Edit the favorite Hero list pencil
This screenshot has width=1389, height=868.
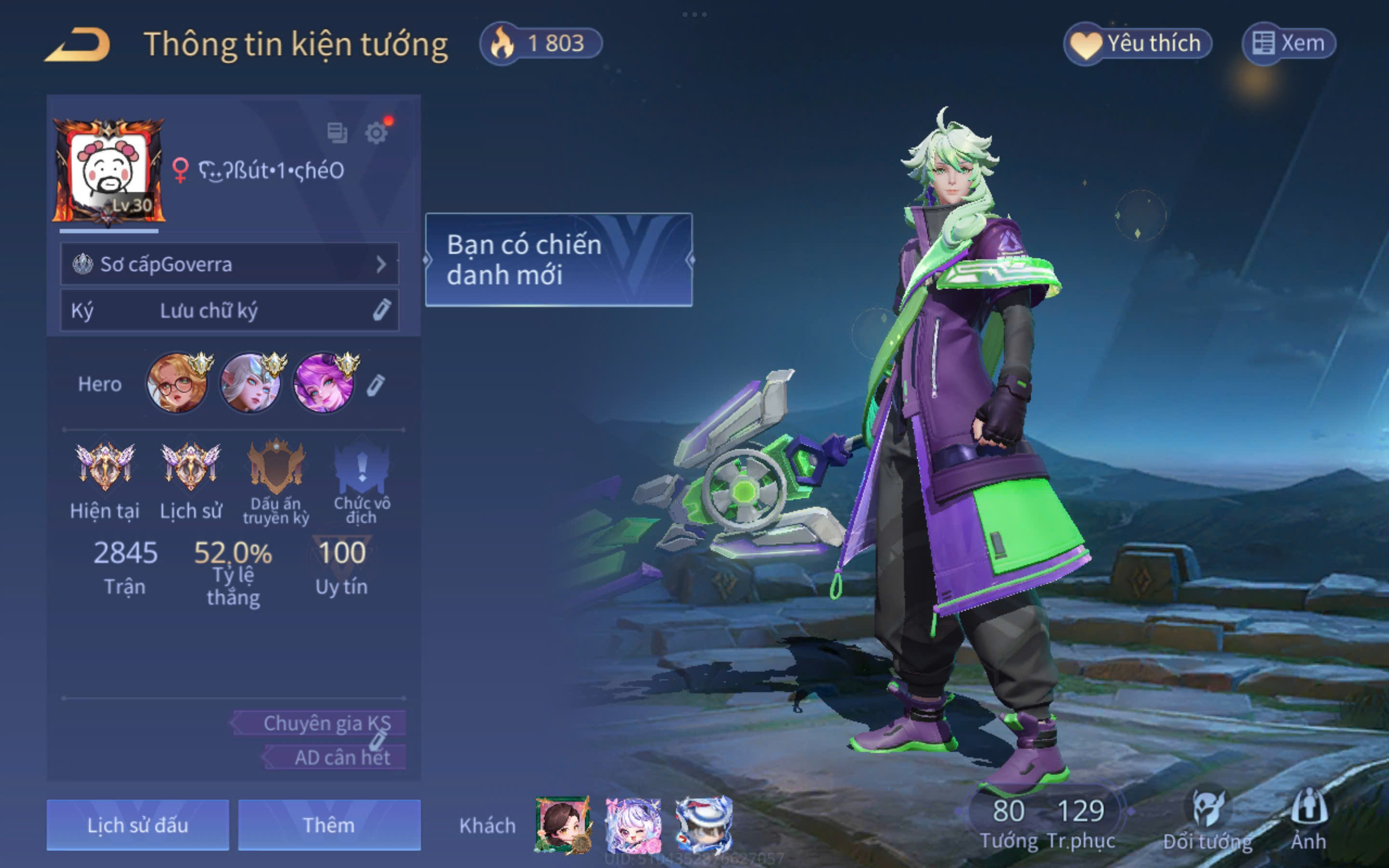click(x=375, y=385)
